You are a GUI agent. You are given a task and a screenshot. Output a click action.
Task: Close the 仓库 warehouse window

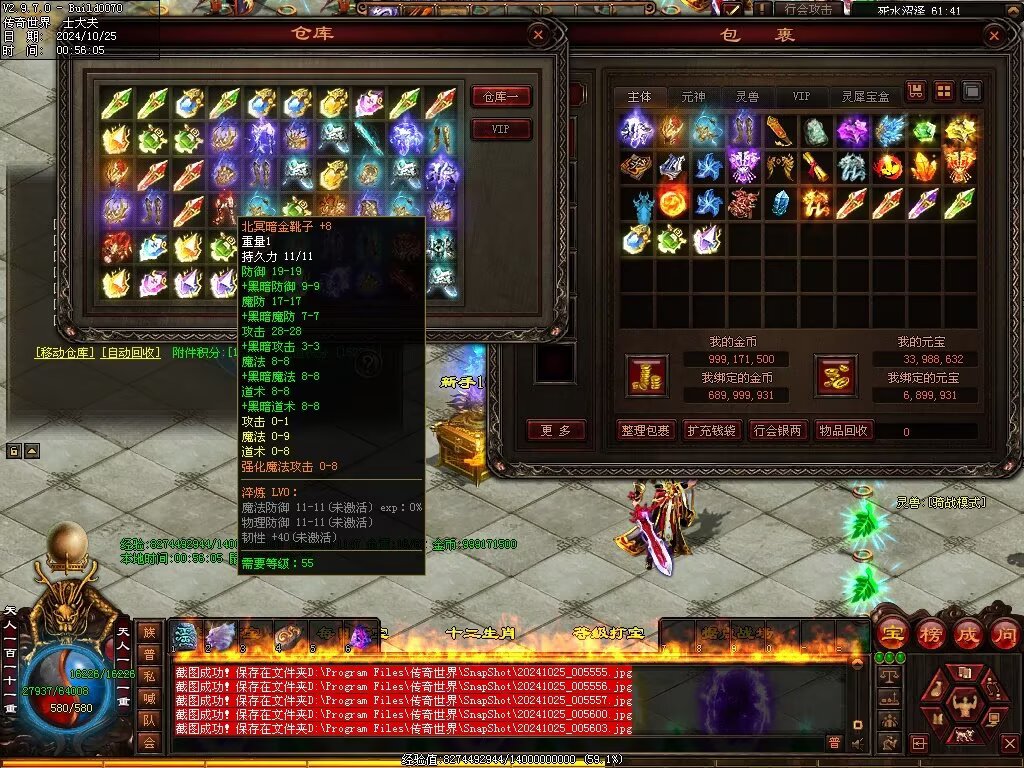click(538, 36)
